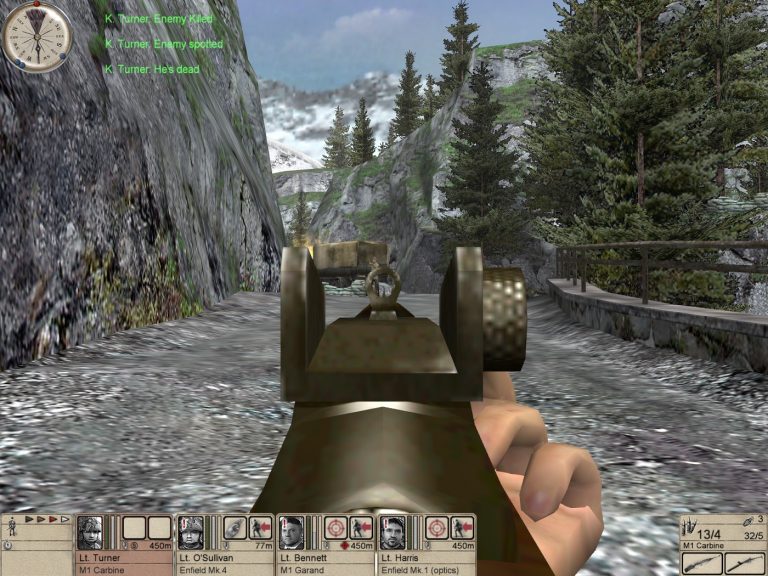This screenshot has width=768, height=576.
Task: Switch to Lt. Harris's portrait
Action: (393, 530)
